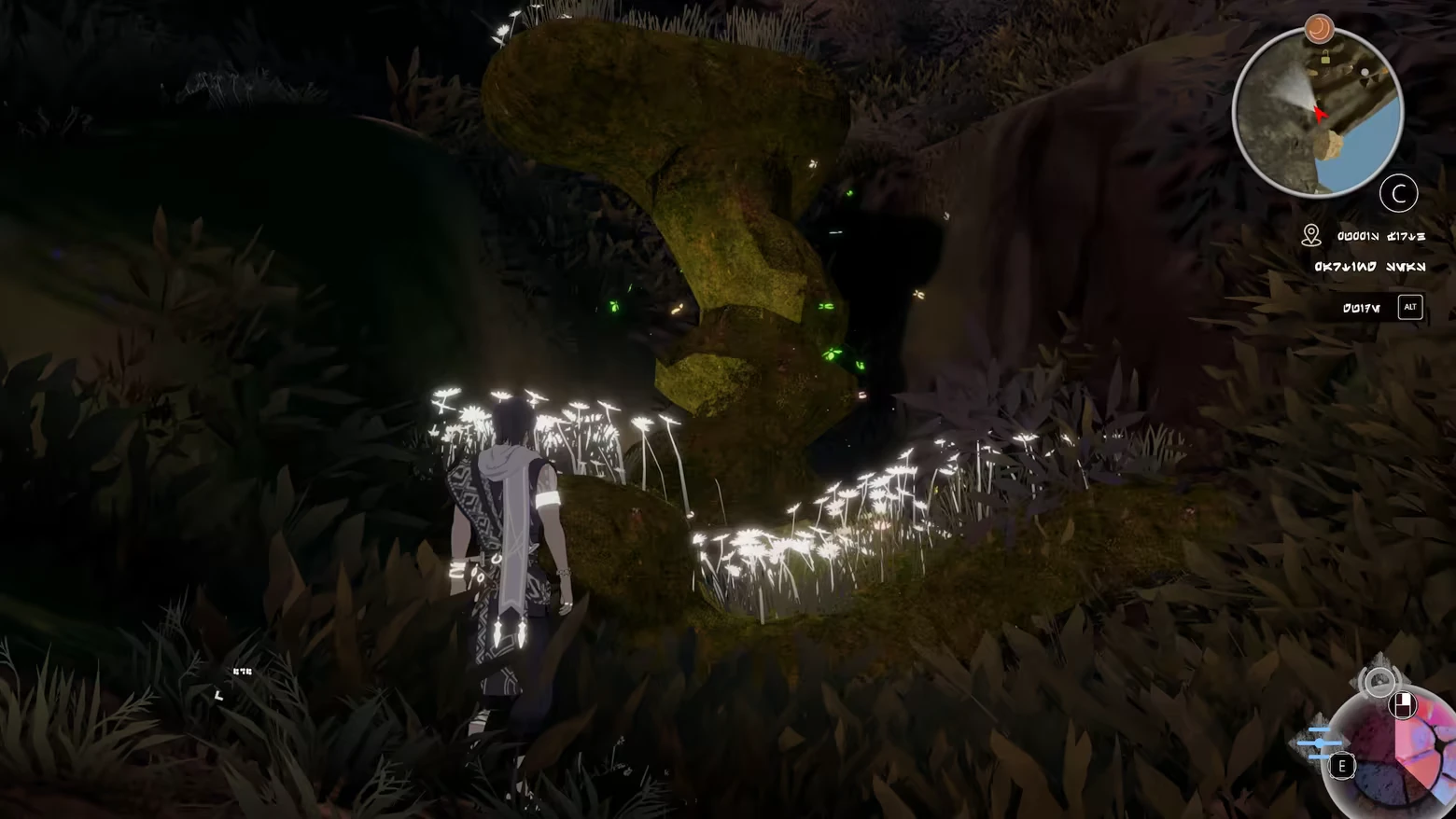
Task: Toggle the quest objective text beside ALT prompt
Action: pyautogui.click(x=1364, y=306)
